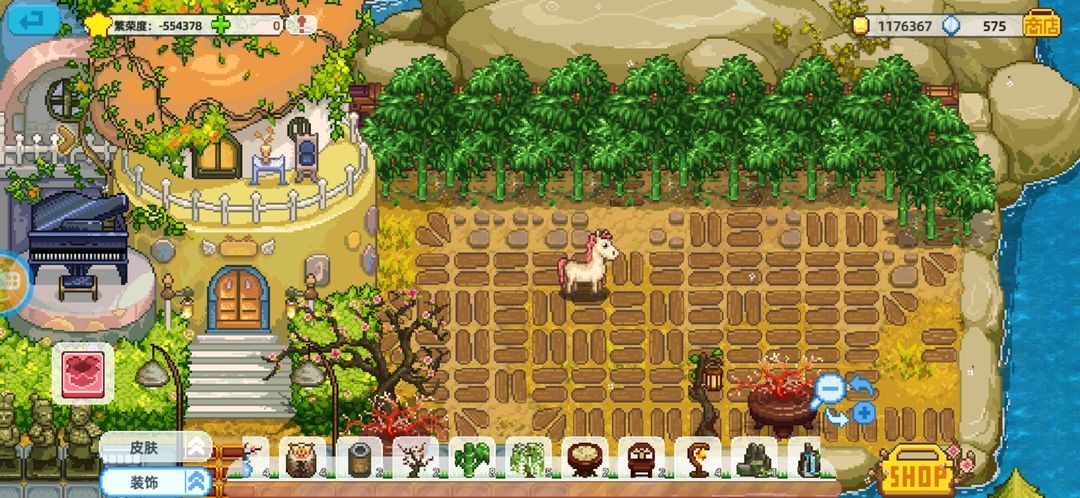1080x498 pixels.
Task: Select the stone well decoration slot
Action: pyautogui.click(x=359, y=460)
